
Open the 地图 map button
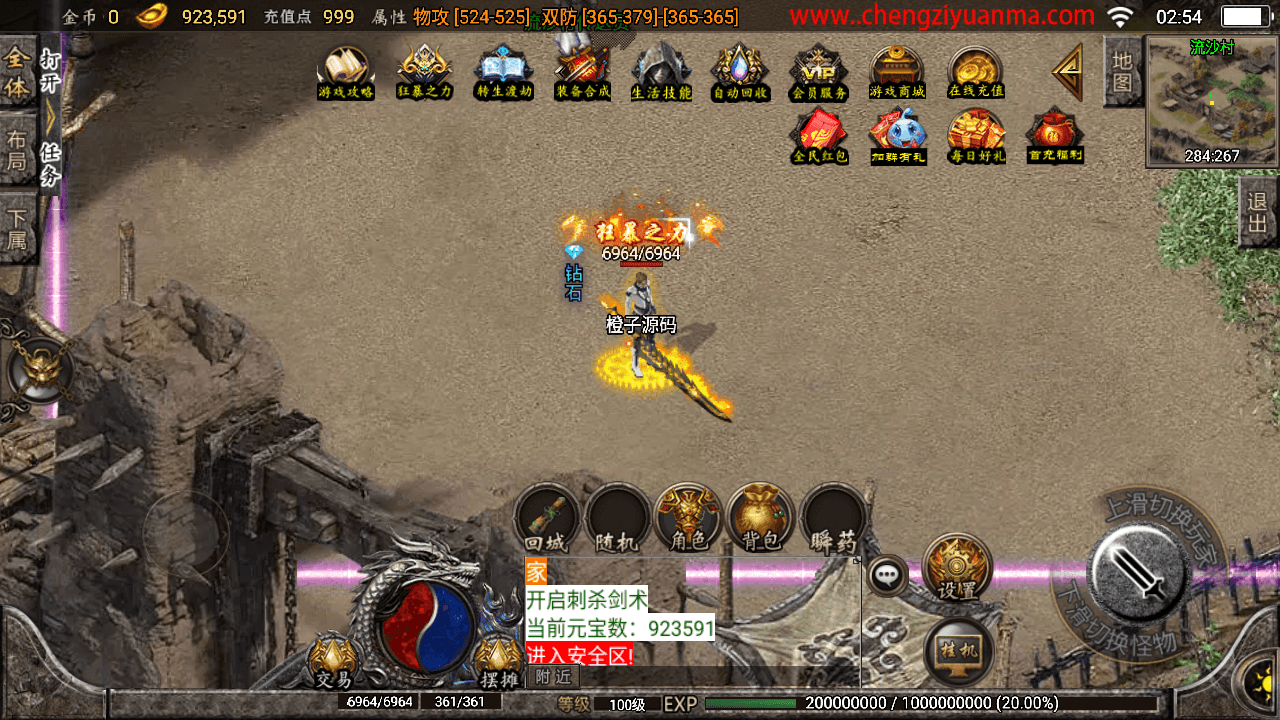(x=1122, y=71)
